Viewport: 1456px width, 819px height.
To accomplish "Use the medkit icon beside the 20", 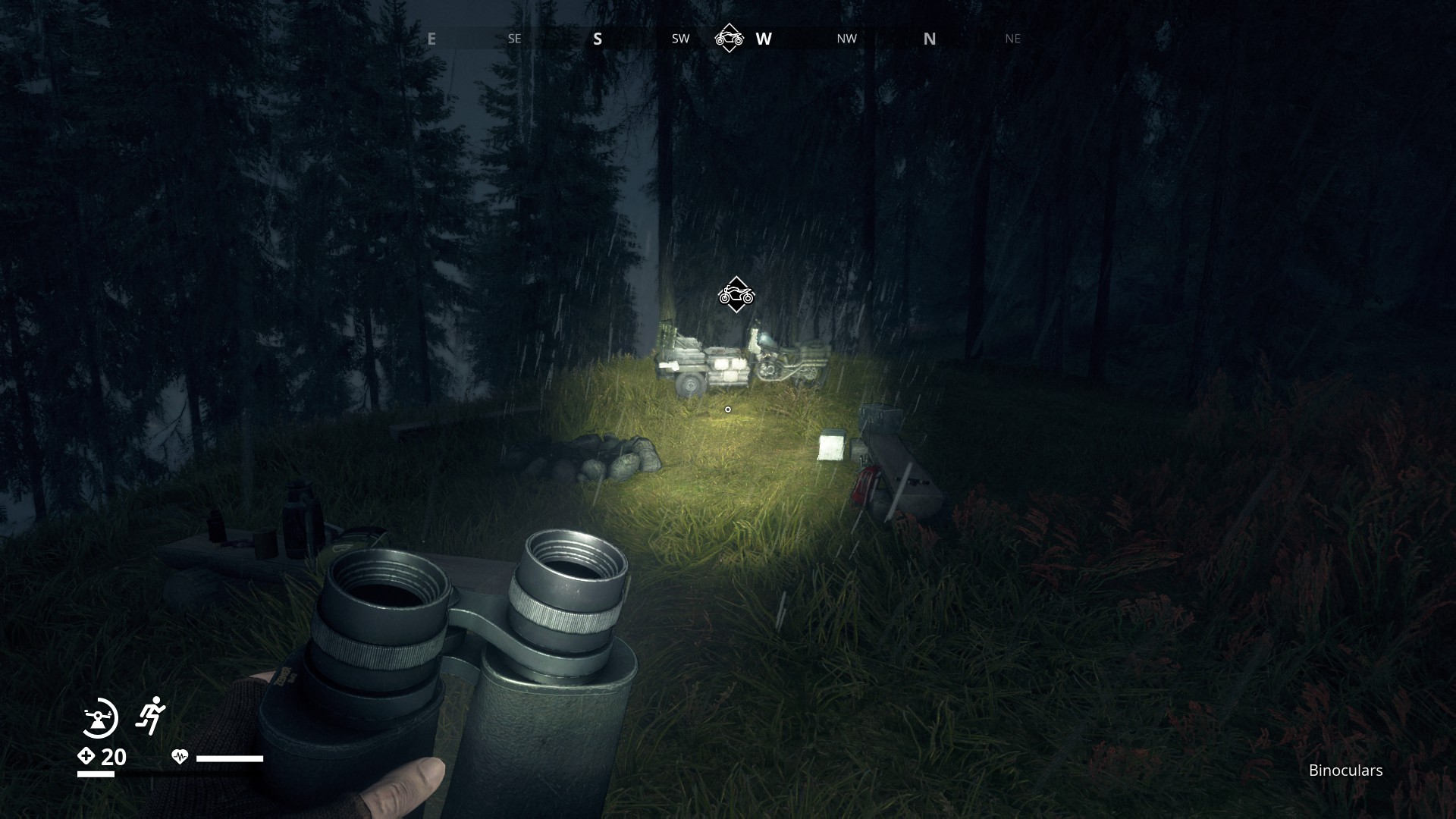I will pos(86,756).
